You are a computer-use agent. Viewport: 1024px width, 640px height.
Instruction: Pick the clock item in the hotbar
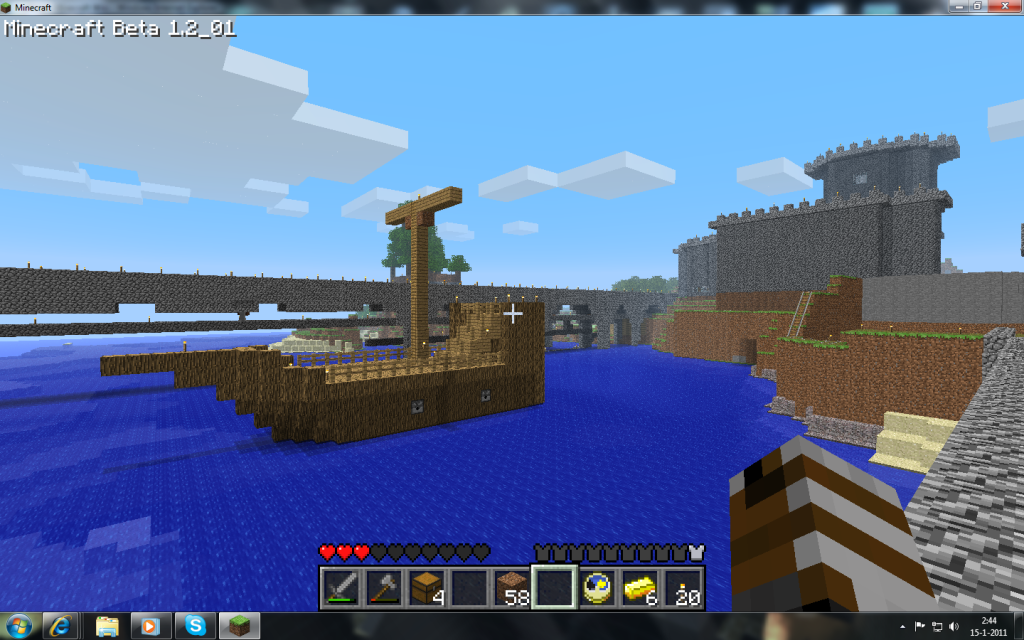(598, 587)
